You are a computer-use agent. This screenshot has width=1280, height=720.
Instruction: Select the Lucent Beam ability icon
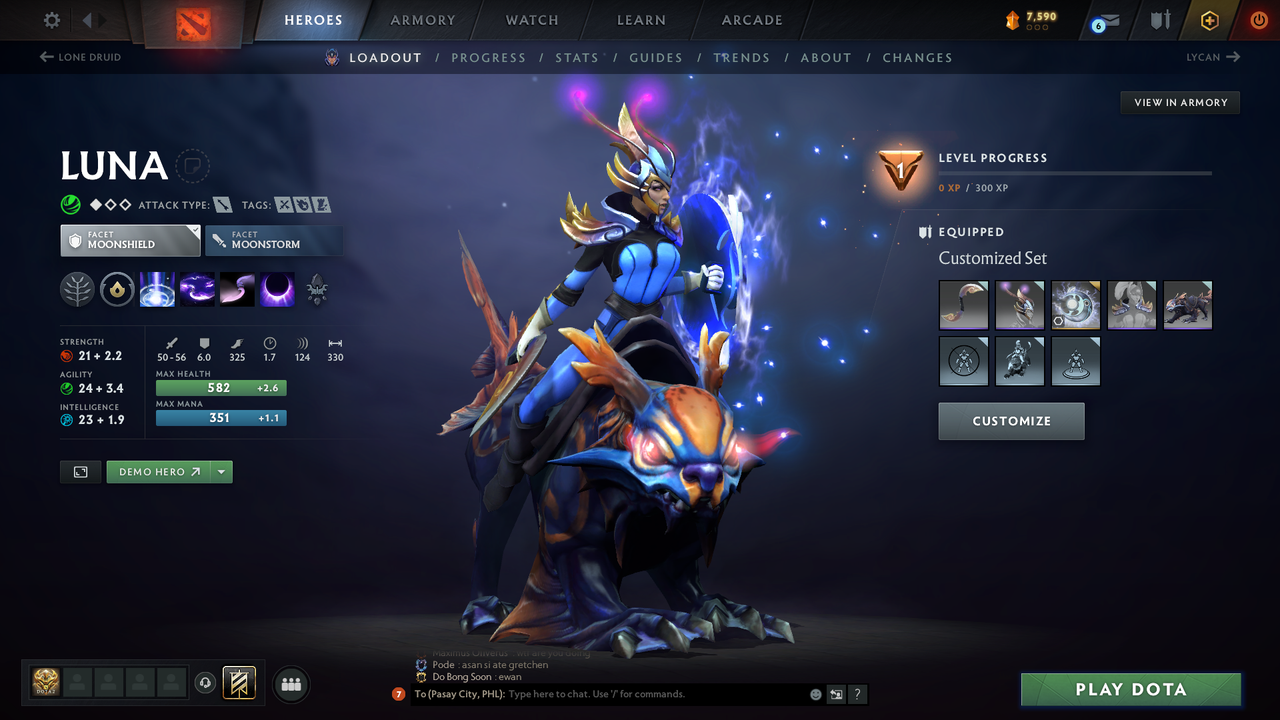tap(157, 290)
